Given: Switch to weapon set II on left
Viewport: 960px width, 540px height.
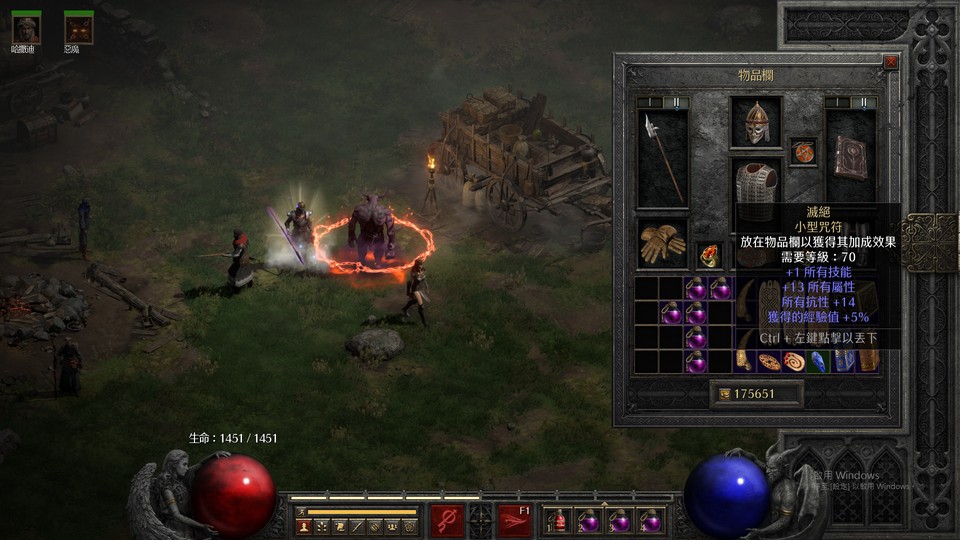Looking at the screenshot, I should (675, 102).
